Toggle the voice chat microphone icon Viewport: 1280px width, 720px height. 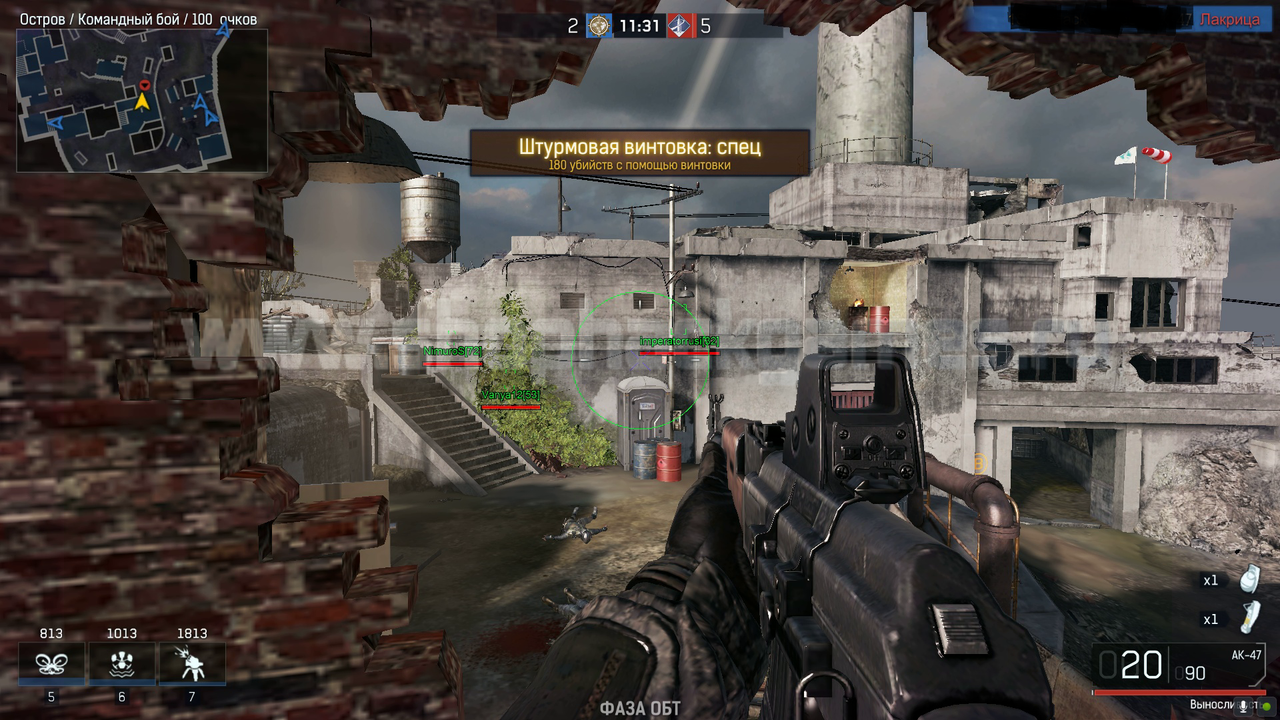click(1244, 705)
